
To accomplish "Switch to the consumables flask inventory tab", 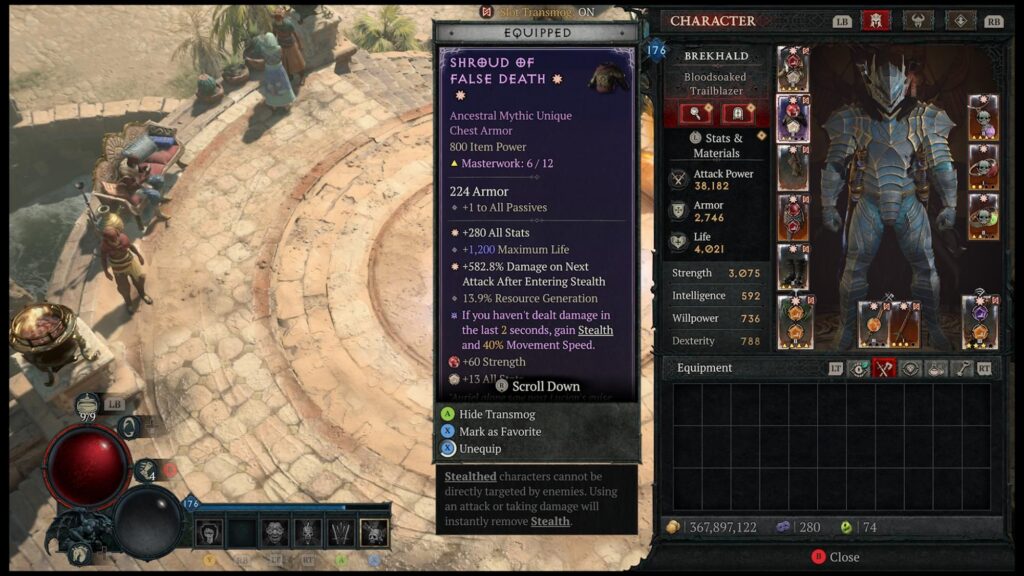I will point(936,368).
